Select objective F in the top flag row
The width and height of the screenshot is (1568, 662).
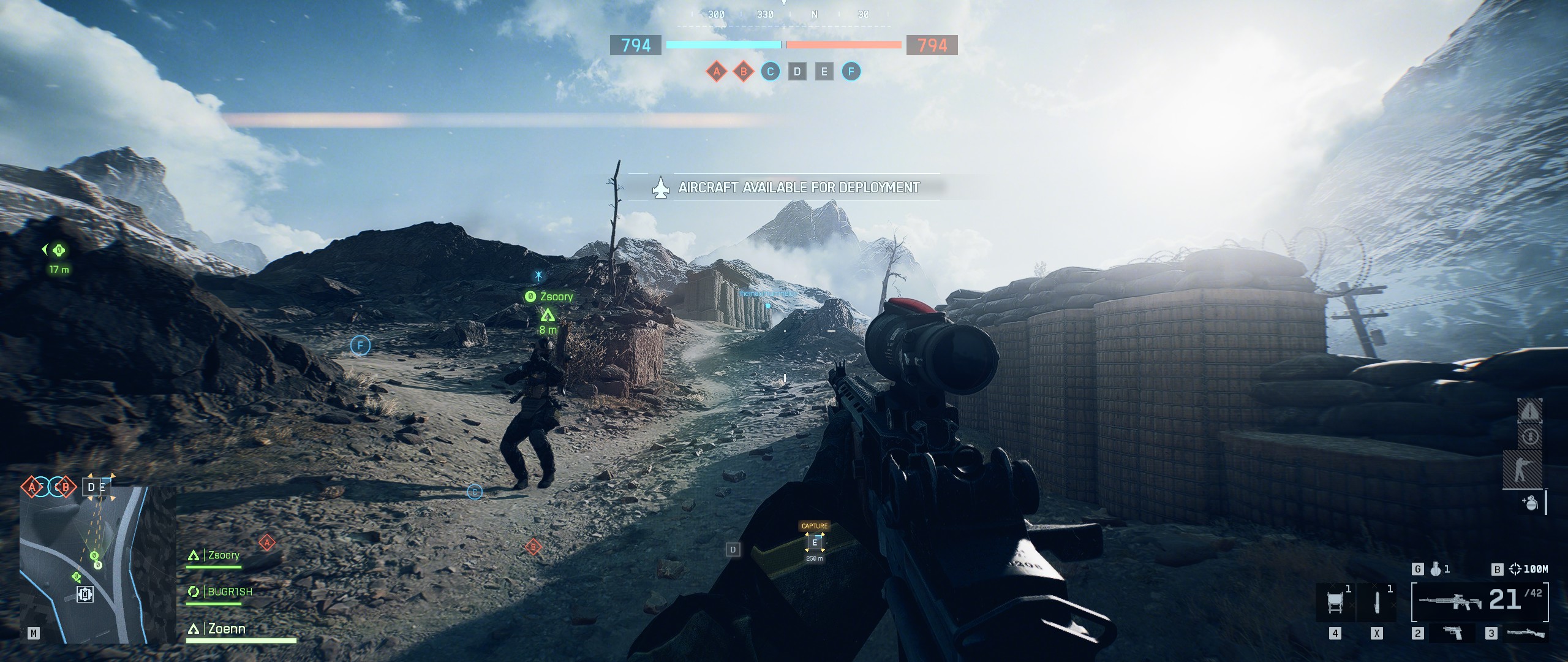click(x=851, y=72)
